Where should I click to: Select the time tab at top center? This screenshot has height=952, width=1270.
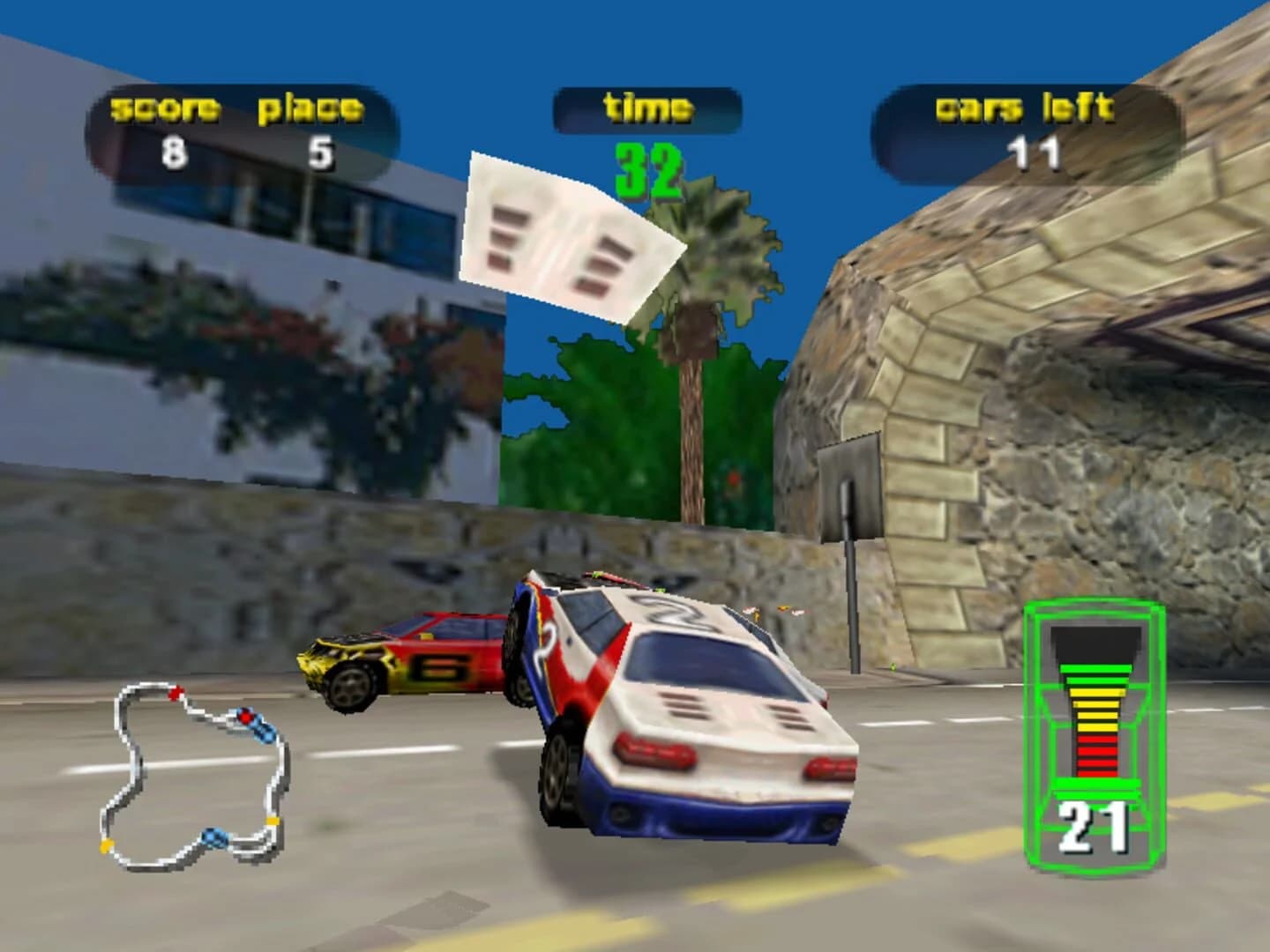pos(648,108)
